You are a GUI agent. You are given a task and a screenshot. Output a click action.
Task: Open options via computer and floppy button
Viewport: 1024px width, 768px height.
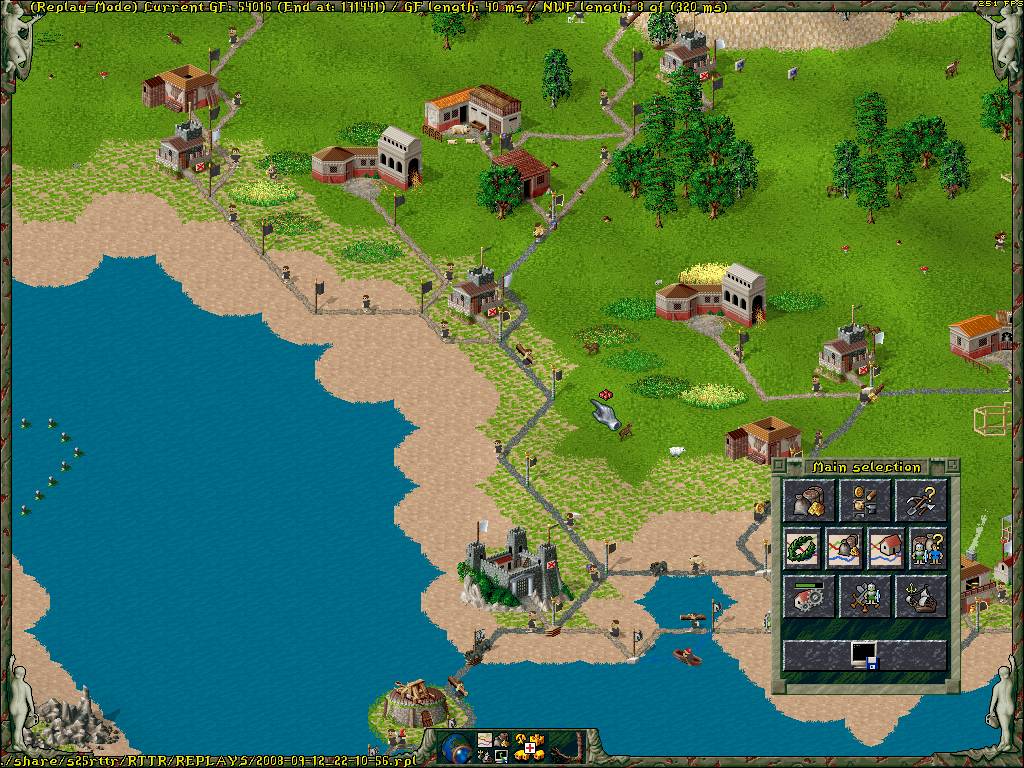point(865,655)
